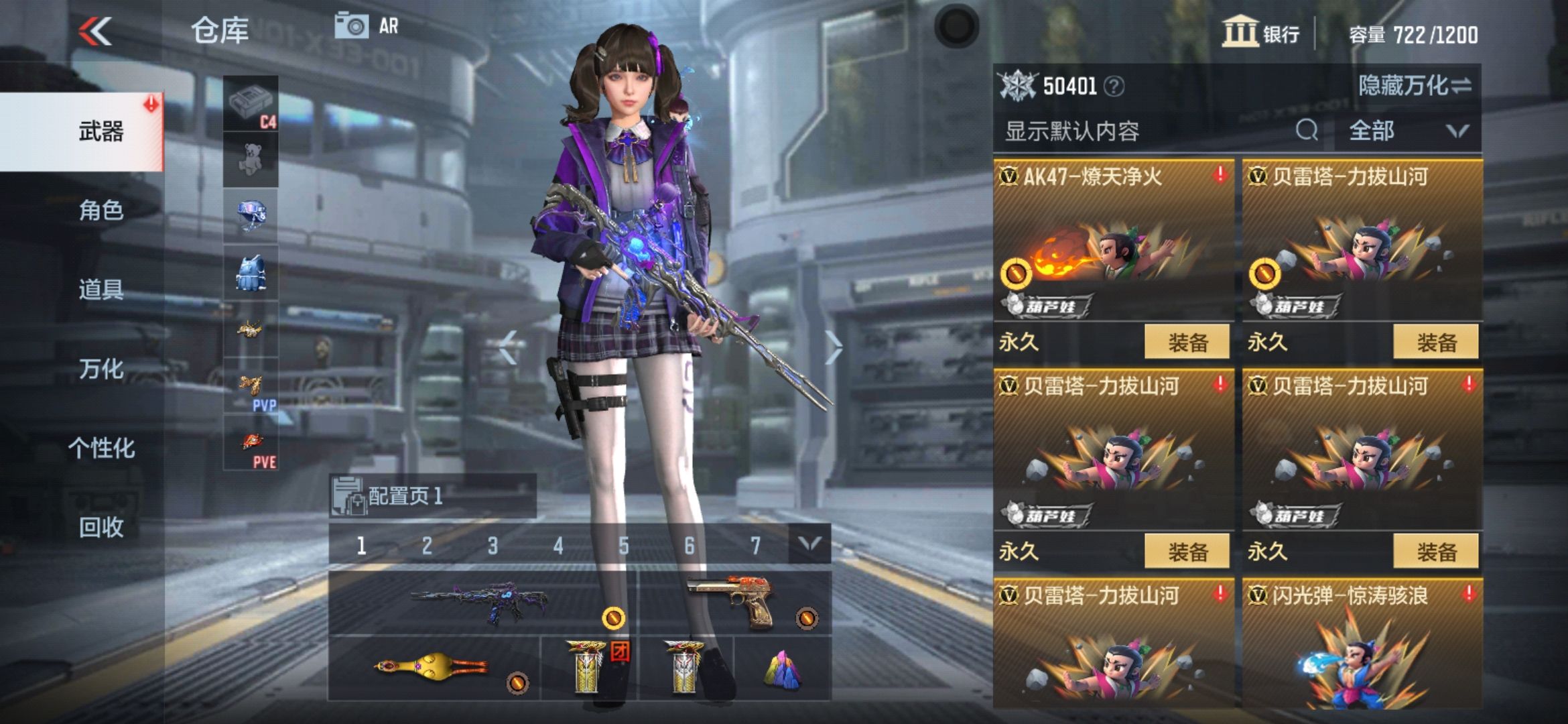Open the AR camera mode
1568x724 pixels.
point(365,27)
